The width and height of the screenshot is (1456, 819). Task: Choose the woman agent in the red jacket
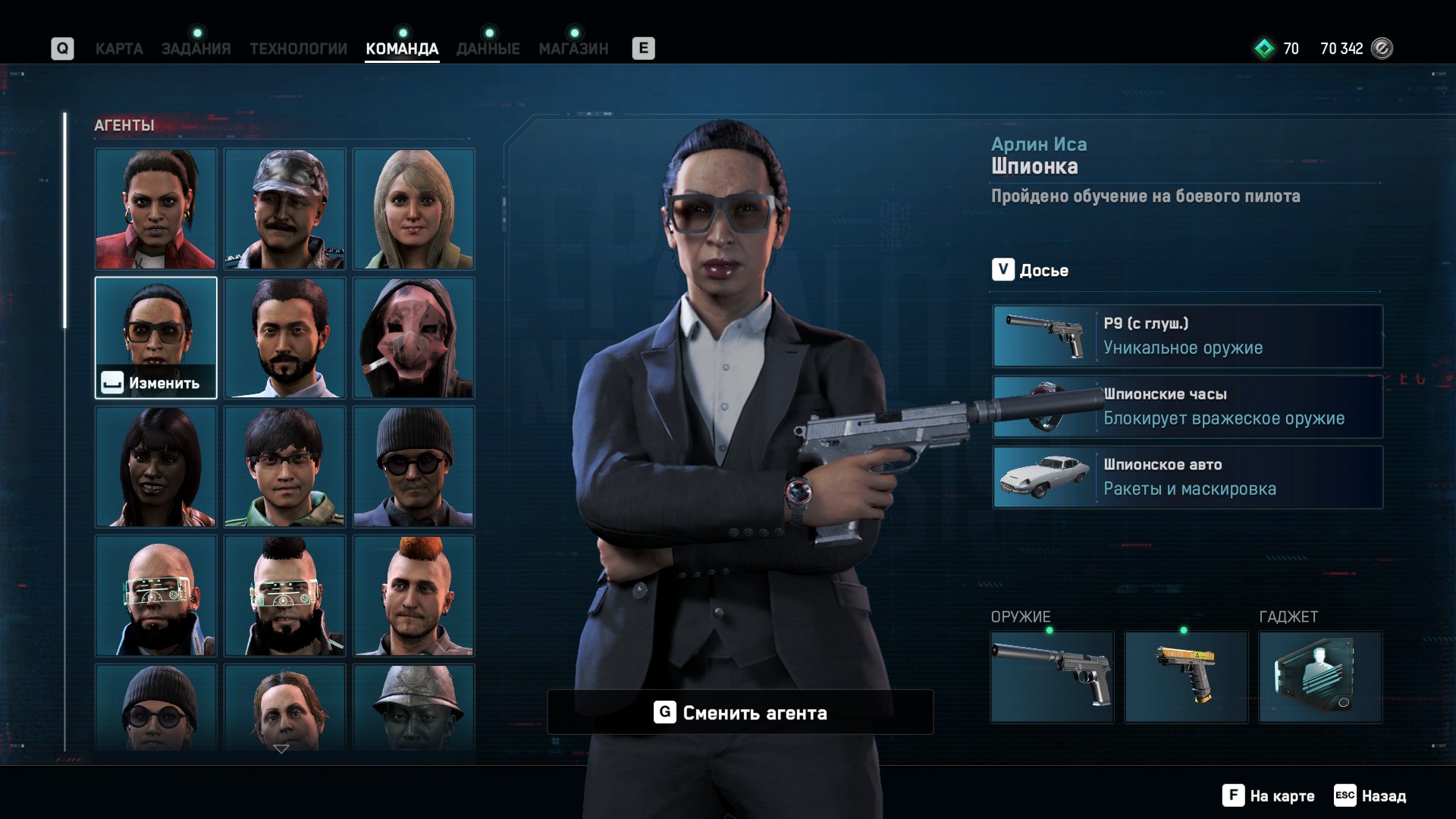point(155,209)
